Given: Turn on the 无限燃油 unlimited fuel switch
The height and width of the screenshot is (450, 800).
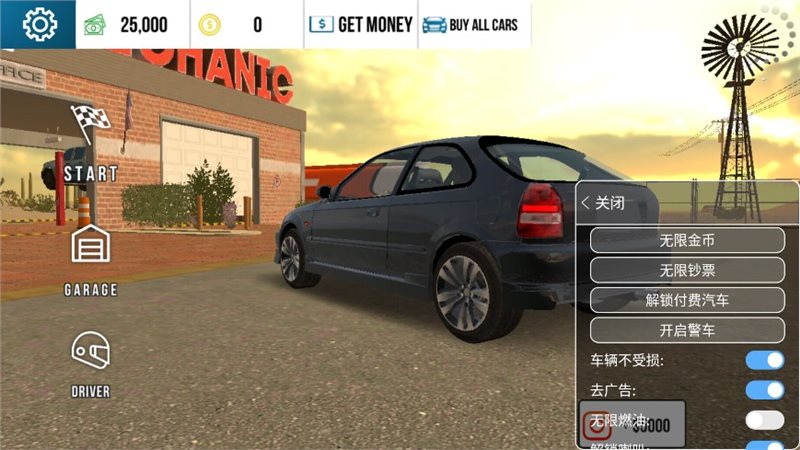Looking at the screenshot, I should 765,420.
